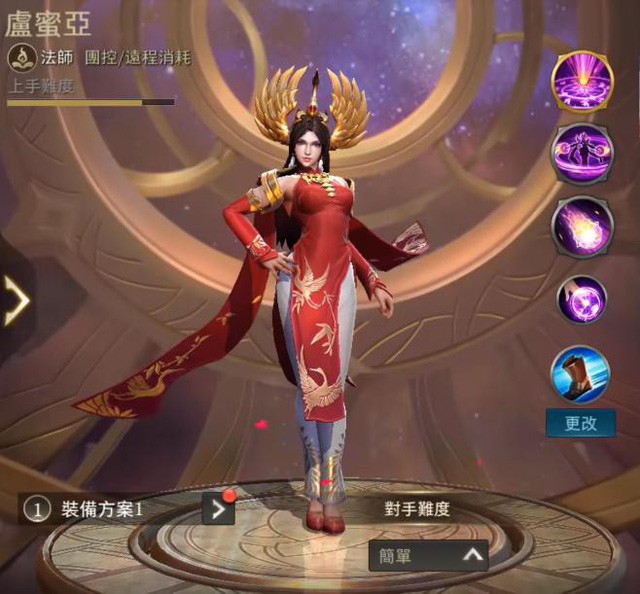This screenshot has height=594, width=640.
Task: Select the top purple magic circle skill icon
Action: coord(582,79)
